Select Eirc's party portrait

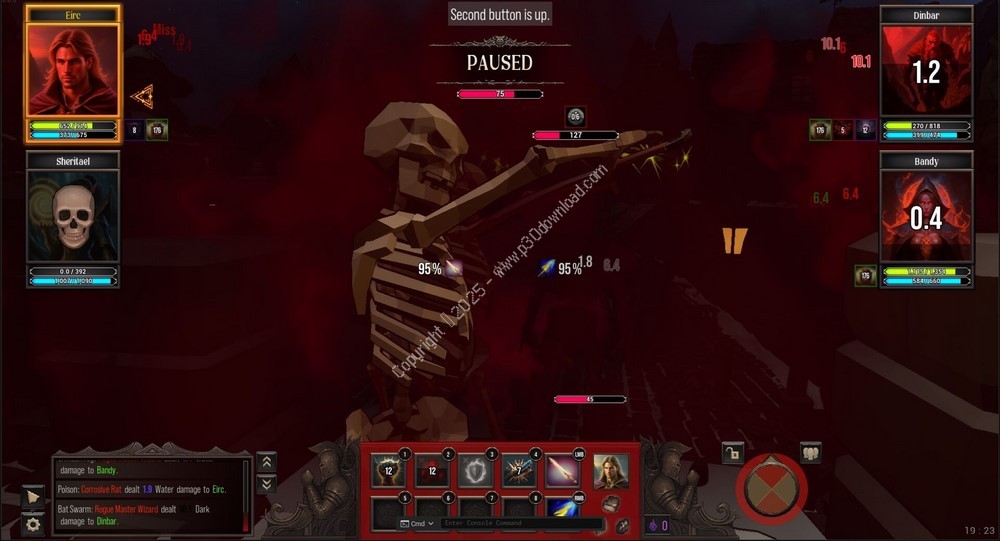click(72, 70)
